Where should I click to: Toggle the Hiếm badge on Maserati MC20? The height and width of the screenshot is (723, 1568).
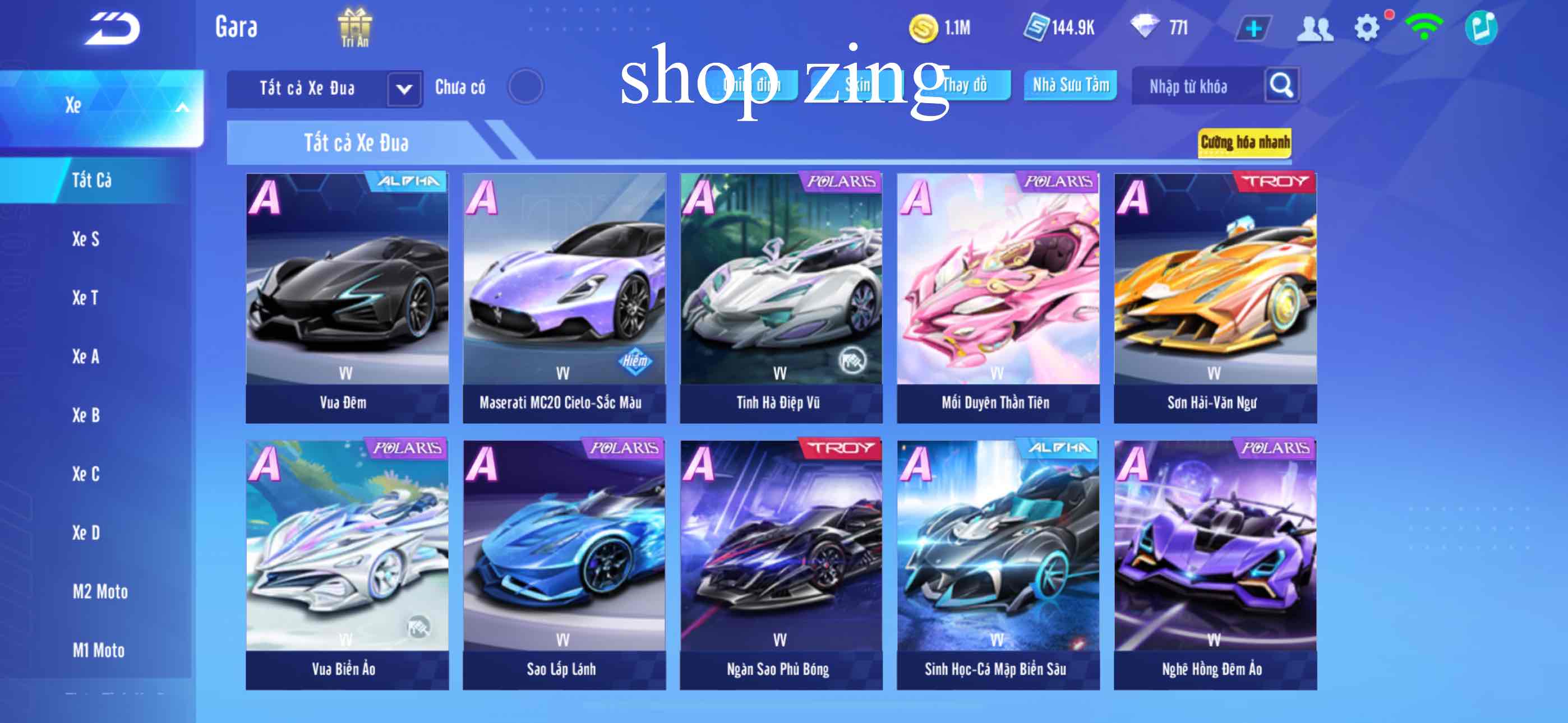click(x=634, y=361)
